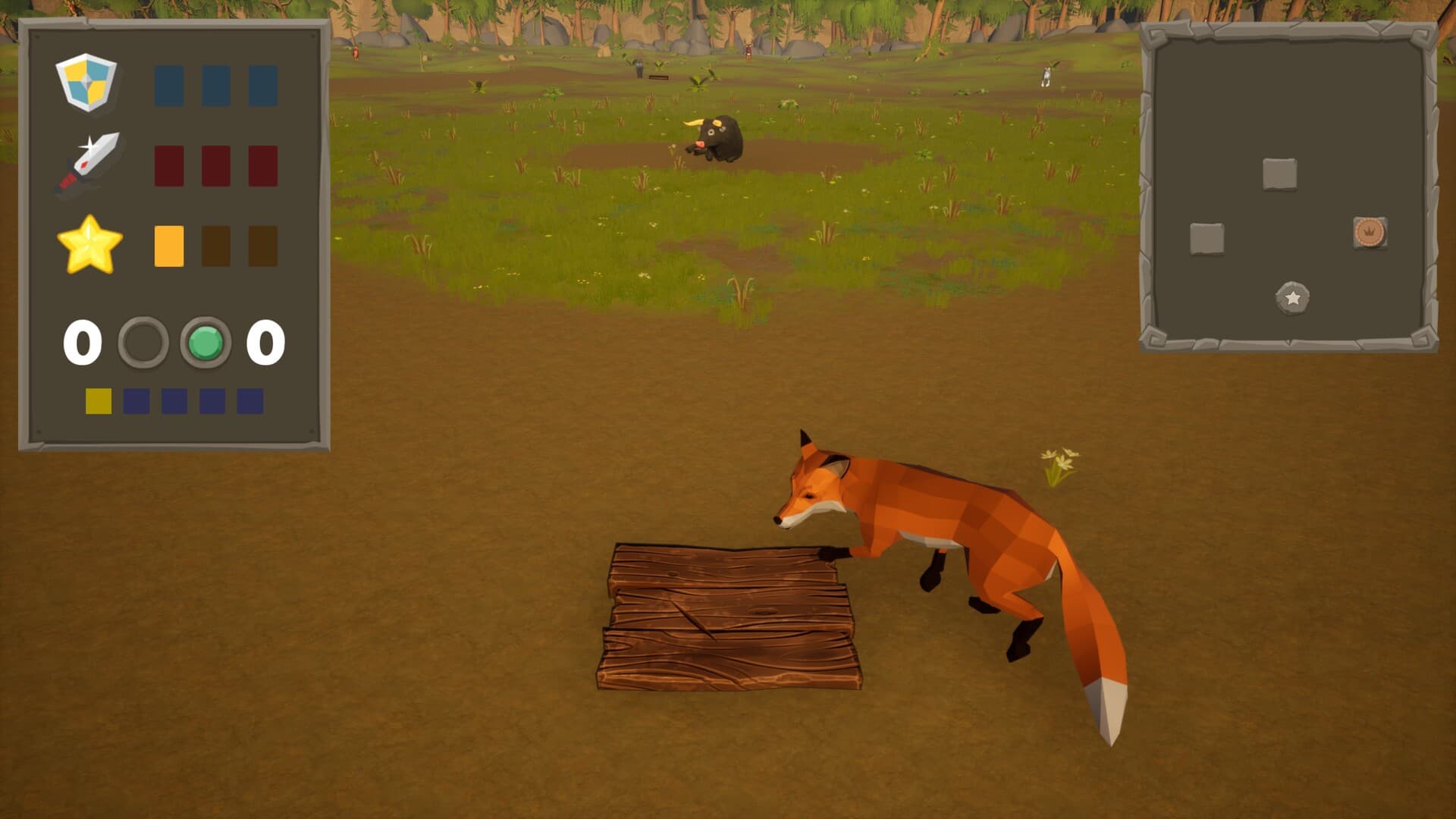Select the crown marker on the minimap
The image size is (1456, 819).
click(1370, 232)
